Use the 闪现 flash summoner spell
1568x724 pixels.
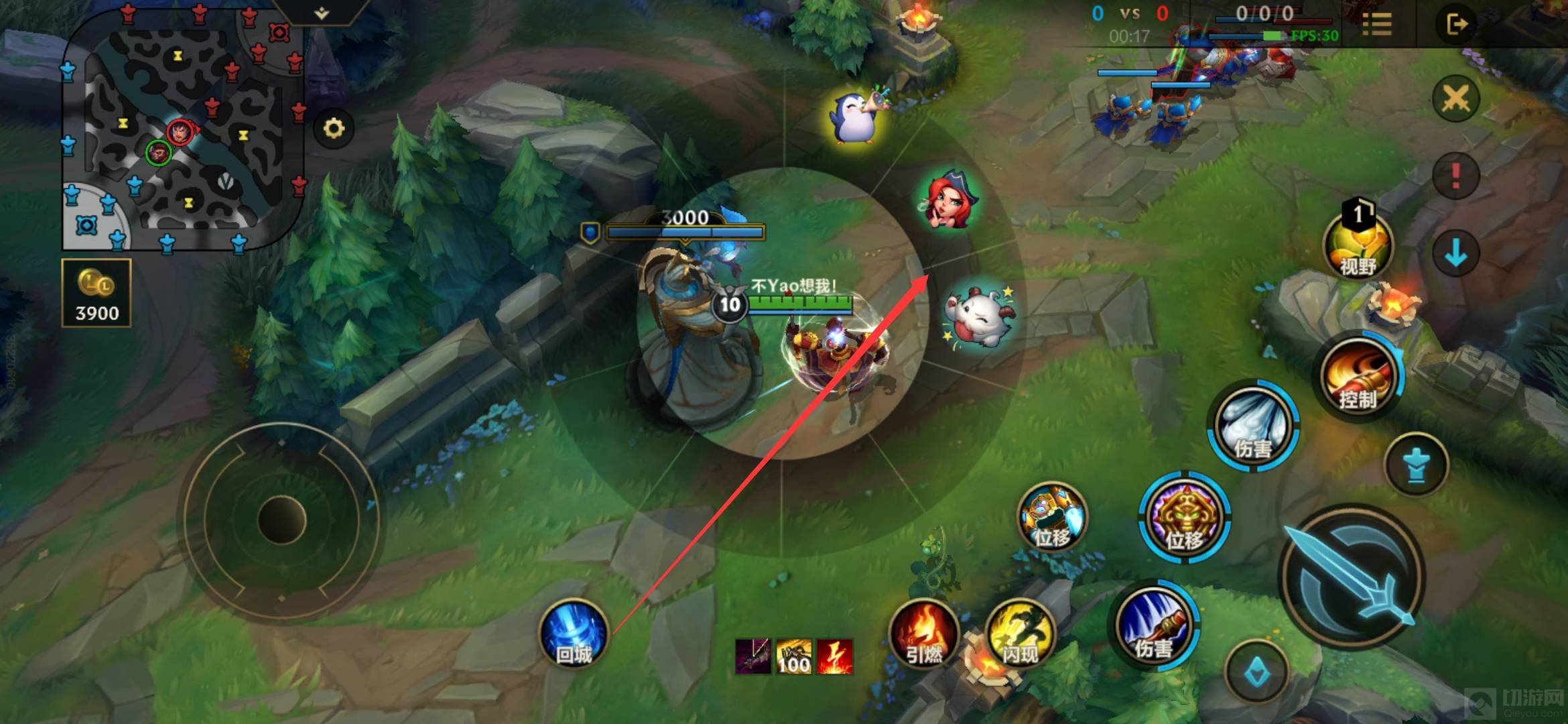(1020, 636)
